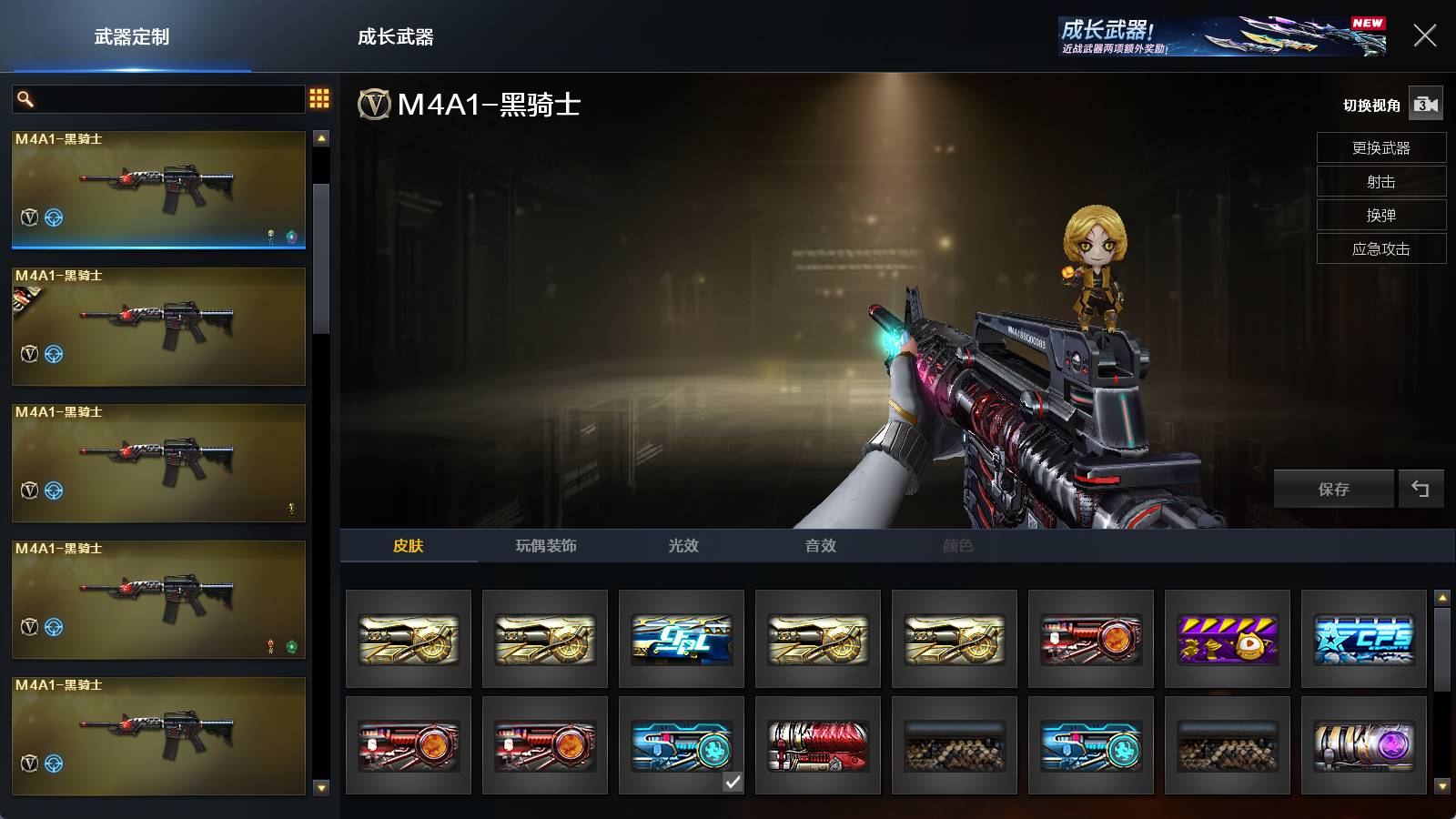Preview the 射击 shooting animation

[x=1380, y=181]
